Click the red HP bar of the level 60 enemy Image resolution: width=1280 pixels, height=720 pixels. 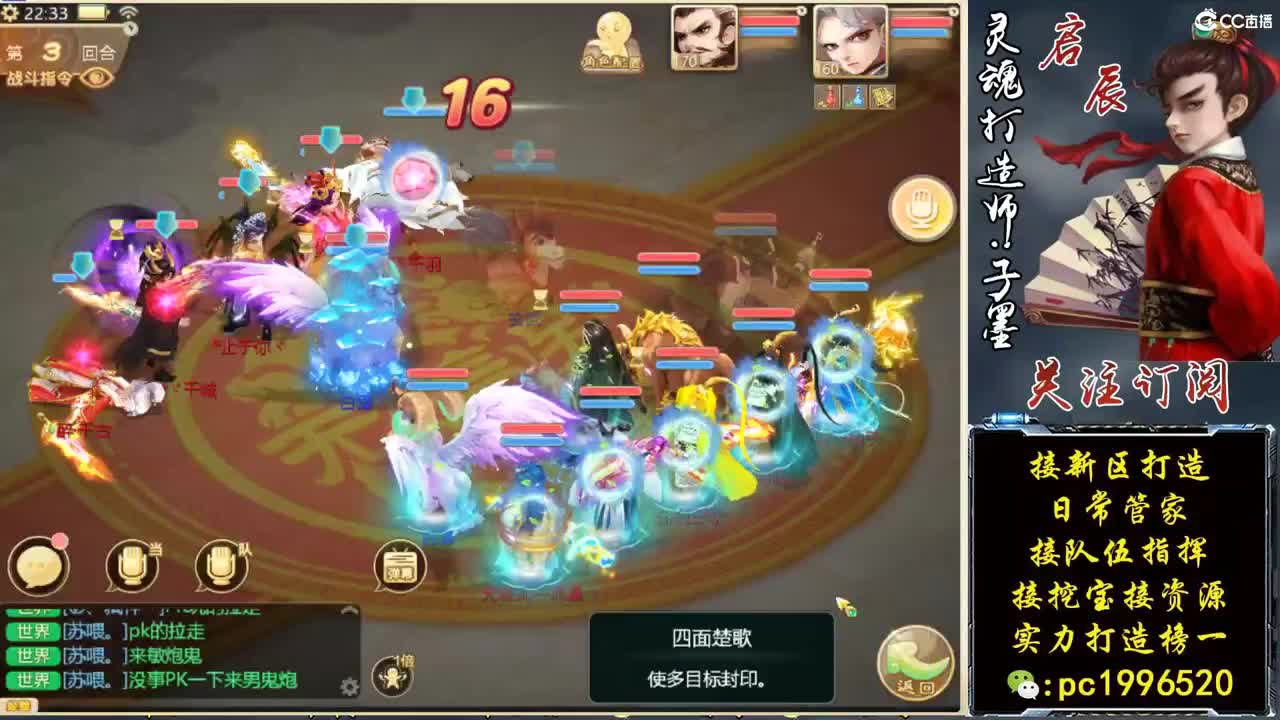pyautogui.click(x=919, y=21)
